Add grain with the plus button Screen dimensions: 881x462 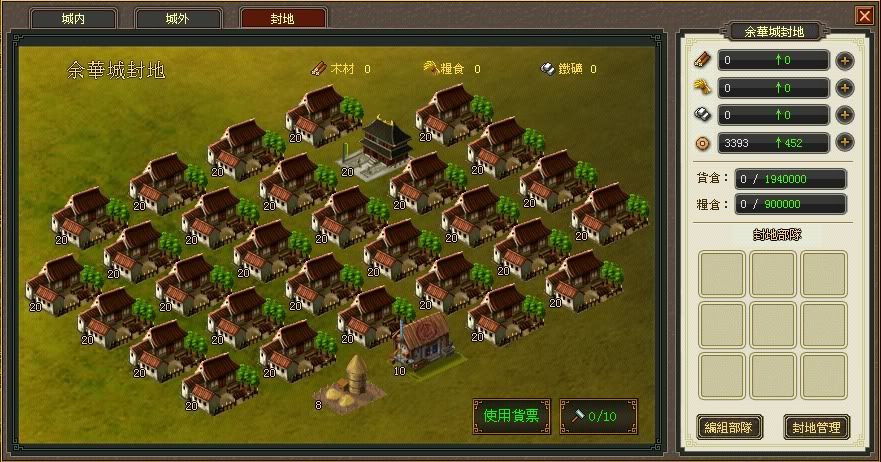(x=845, y=88)
